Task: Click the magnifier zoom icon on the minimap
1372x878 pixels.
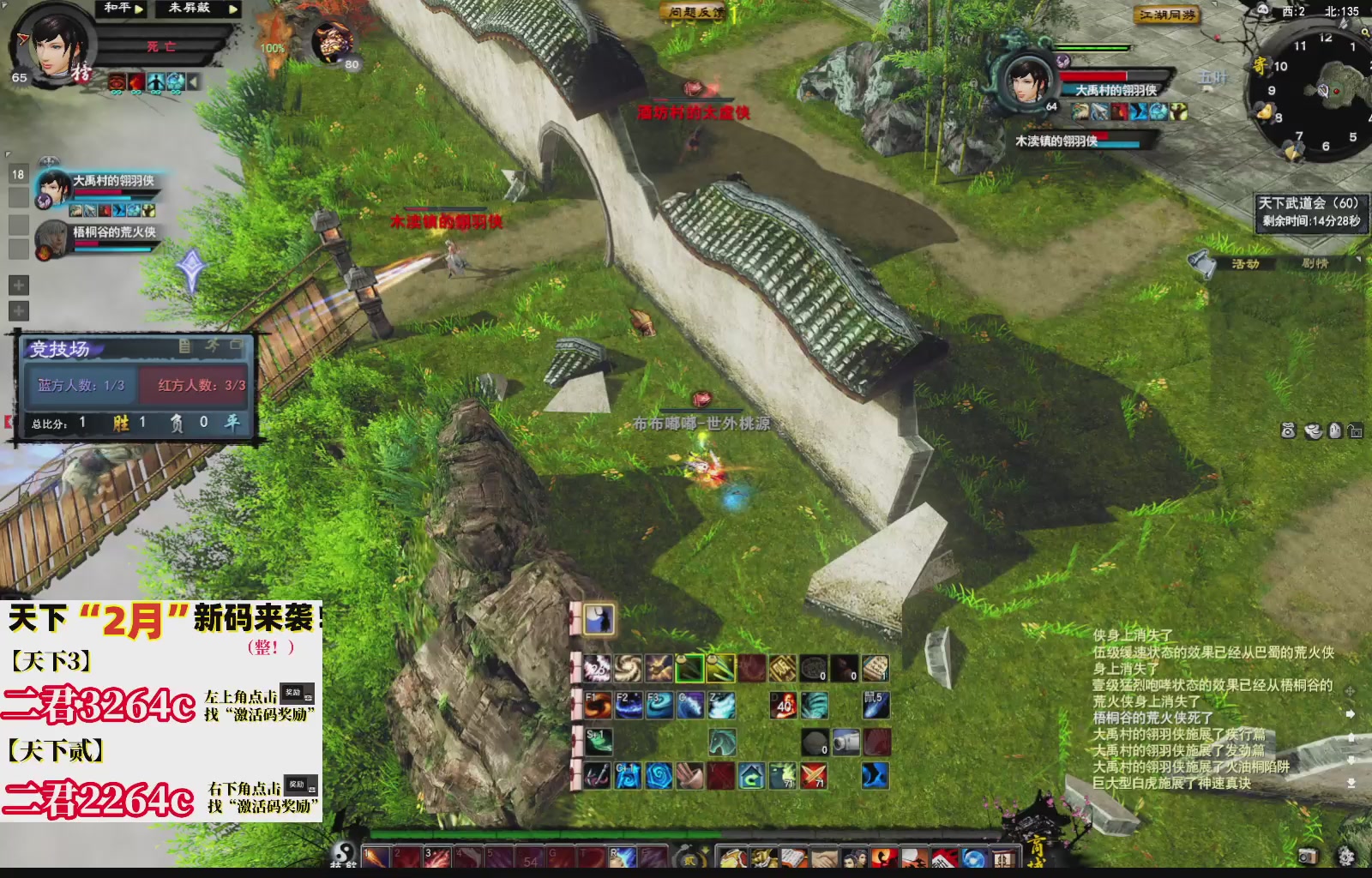Action: pos(1365,31)
